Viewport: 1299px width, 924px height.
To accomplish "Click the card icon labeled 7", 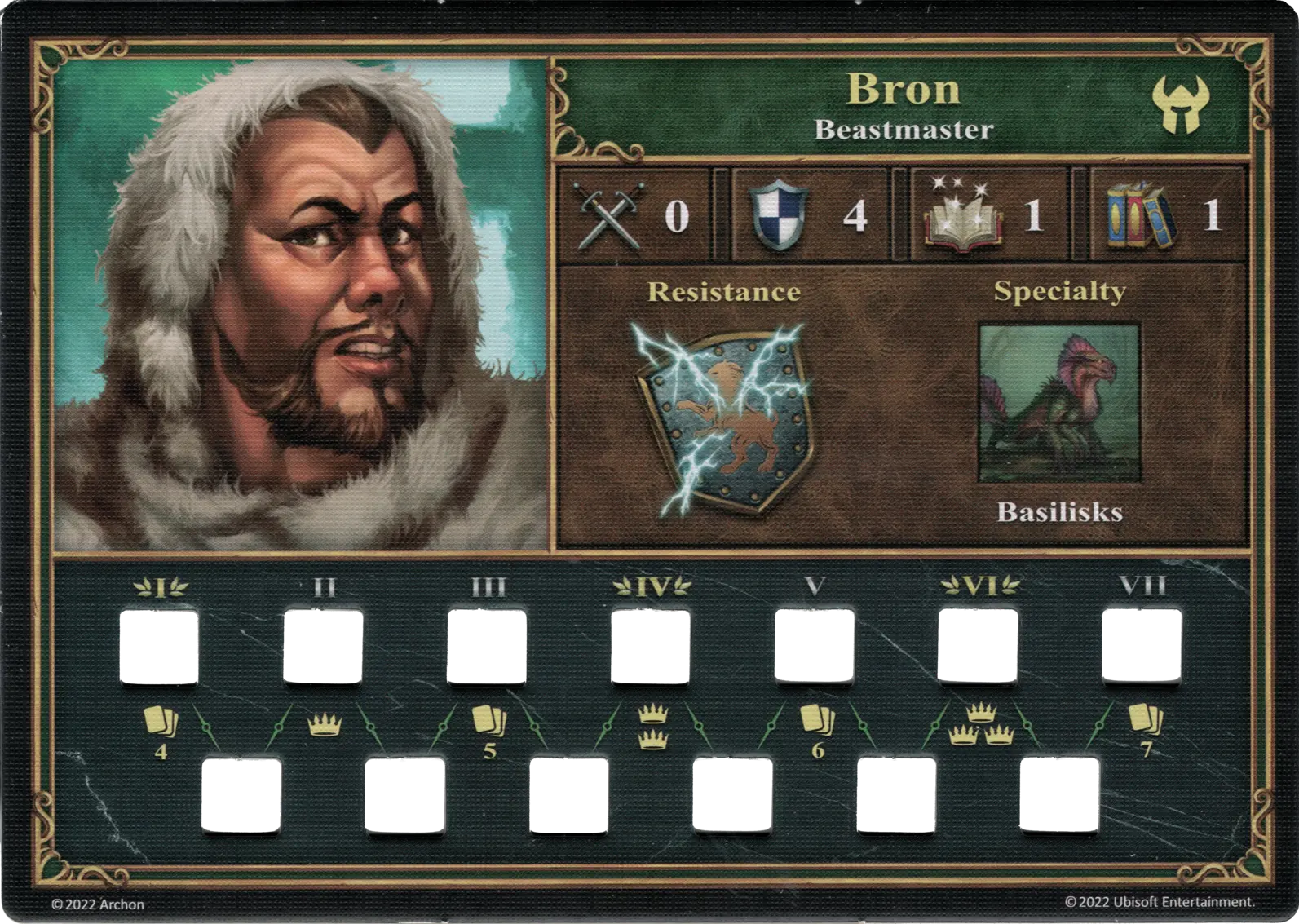I will [1145, 721].
